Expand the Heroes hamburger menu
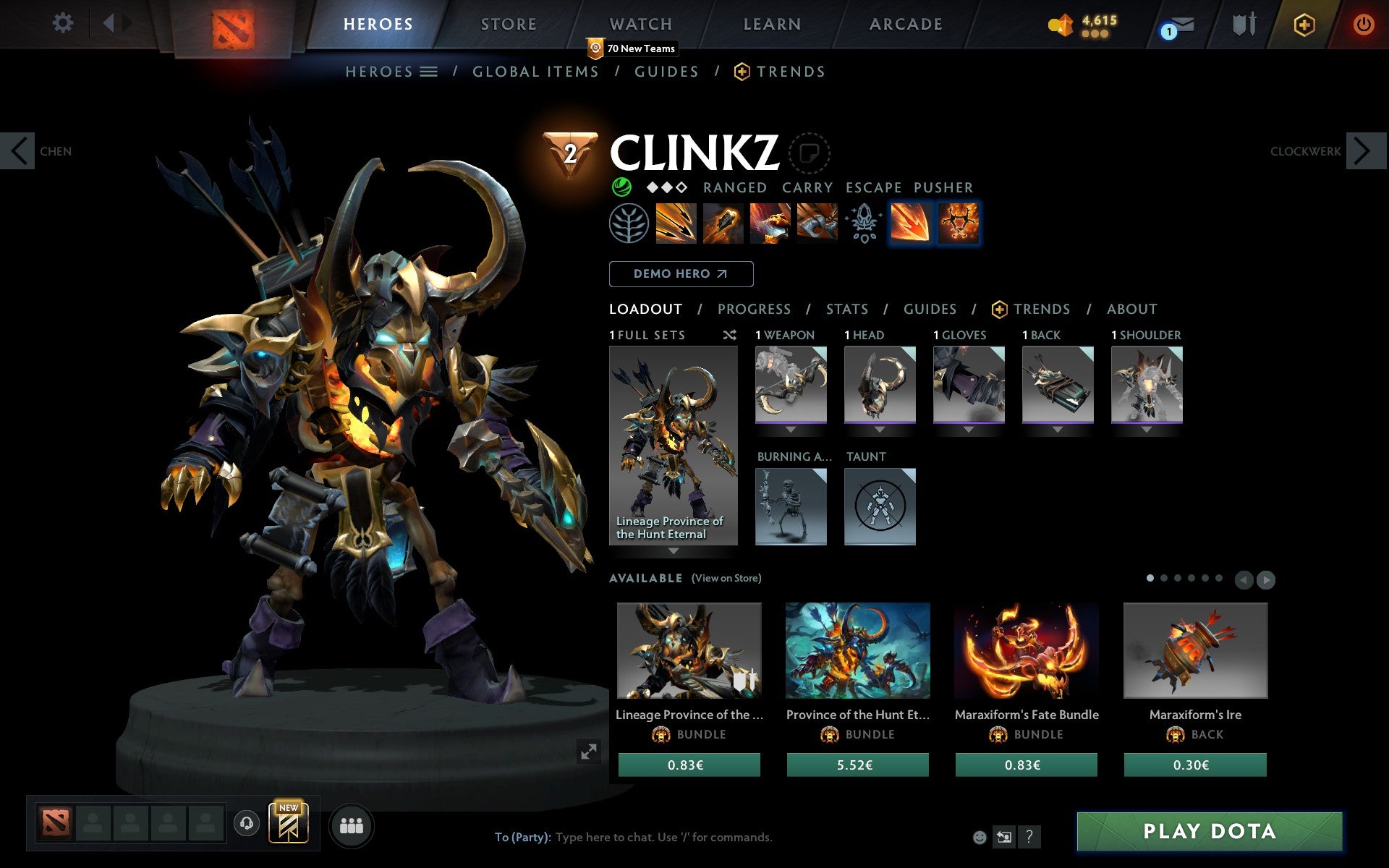Screen dimensions: 1389x868 (430, 72)
